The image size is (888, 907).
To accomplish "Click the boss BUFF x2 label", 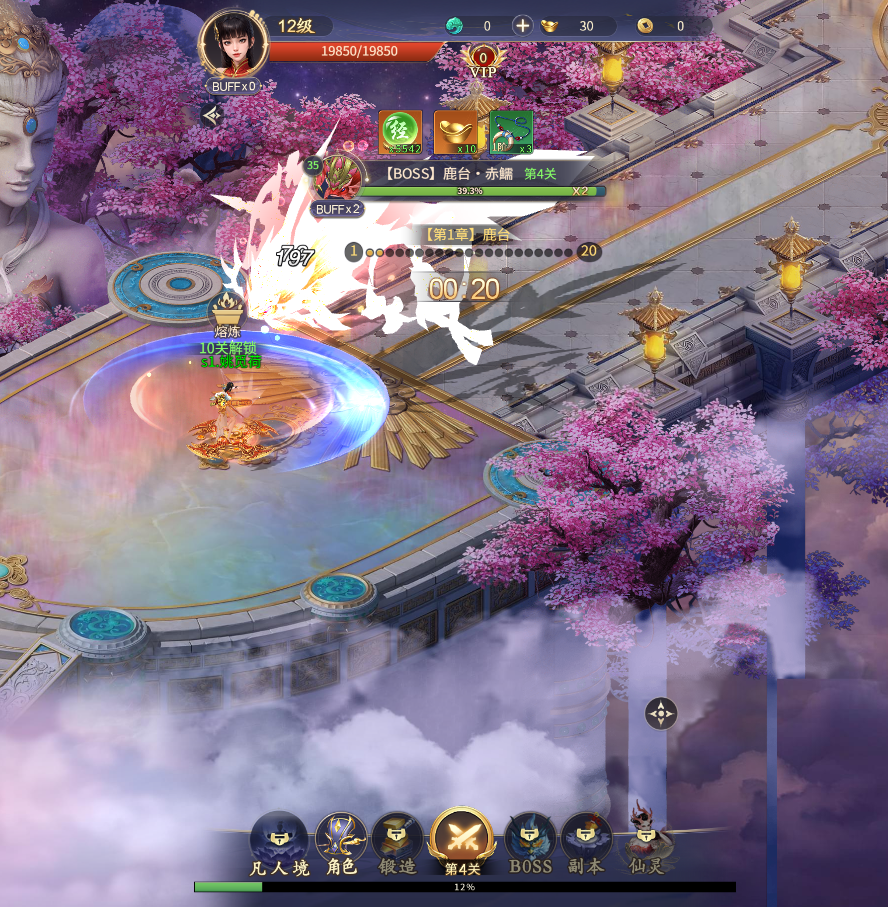I will pyautogui.click(x=338, y=209).
